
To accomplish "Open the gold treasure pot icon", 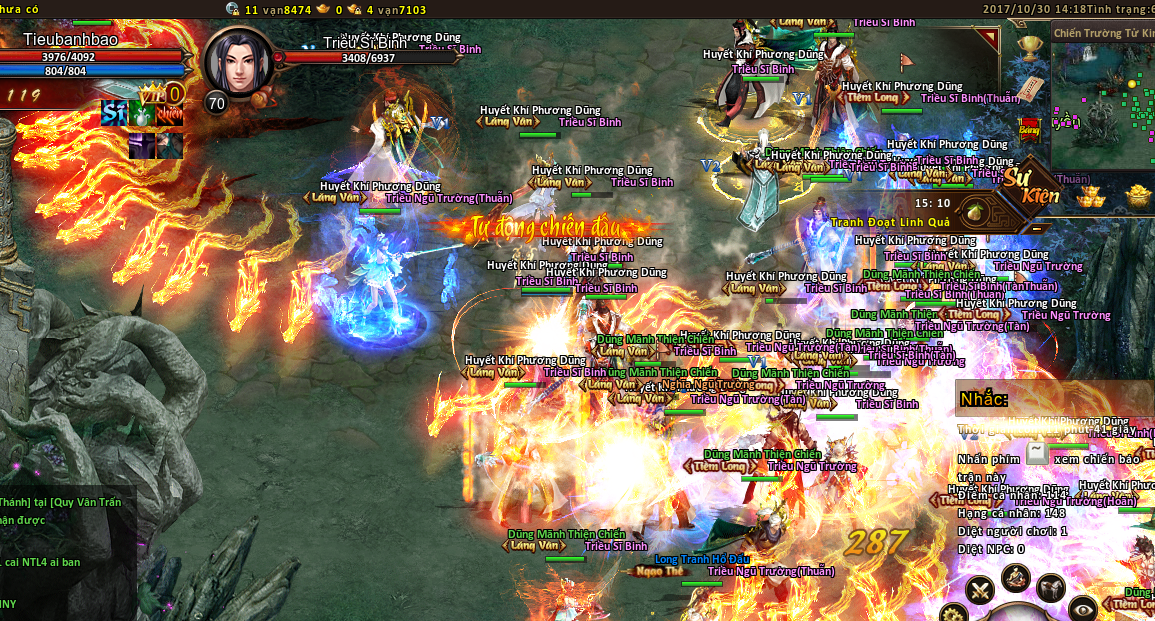I will (1140, 195).
